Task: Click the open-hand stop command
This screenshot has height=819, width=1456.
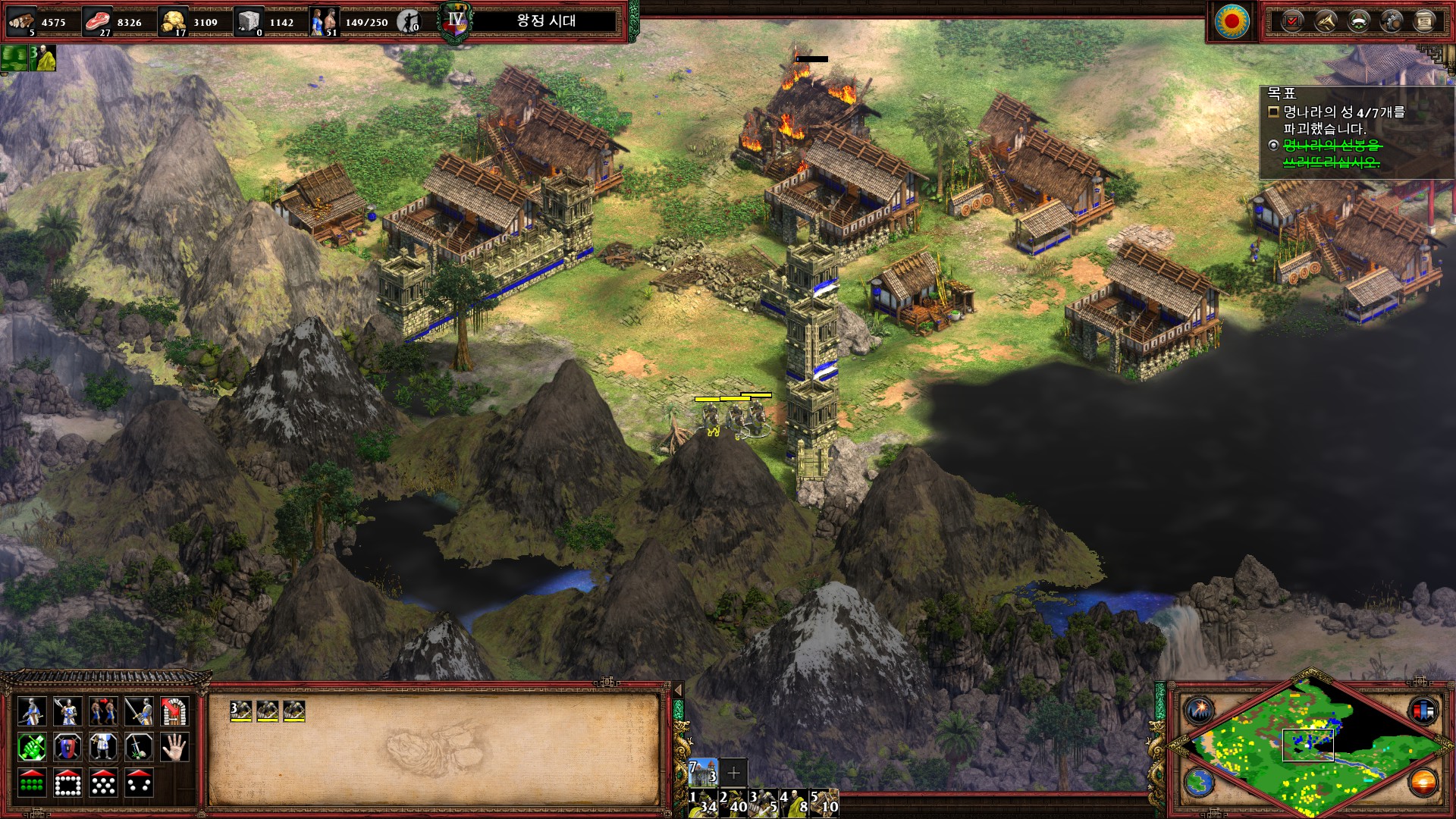Action: [174, 748]
